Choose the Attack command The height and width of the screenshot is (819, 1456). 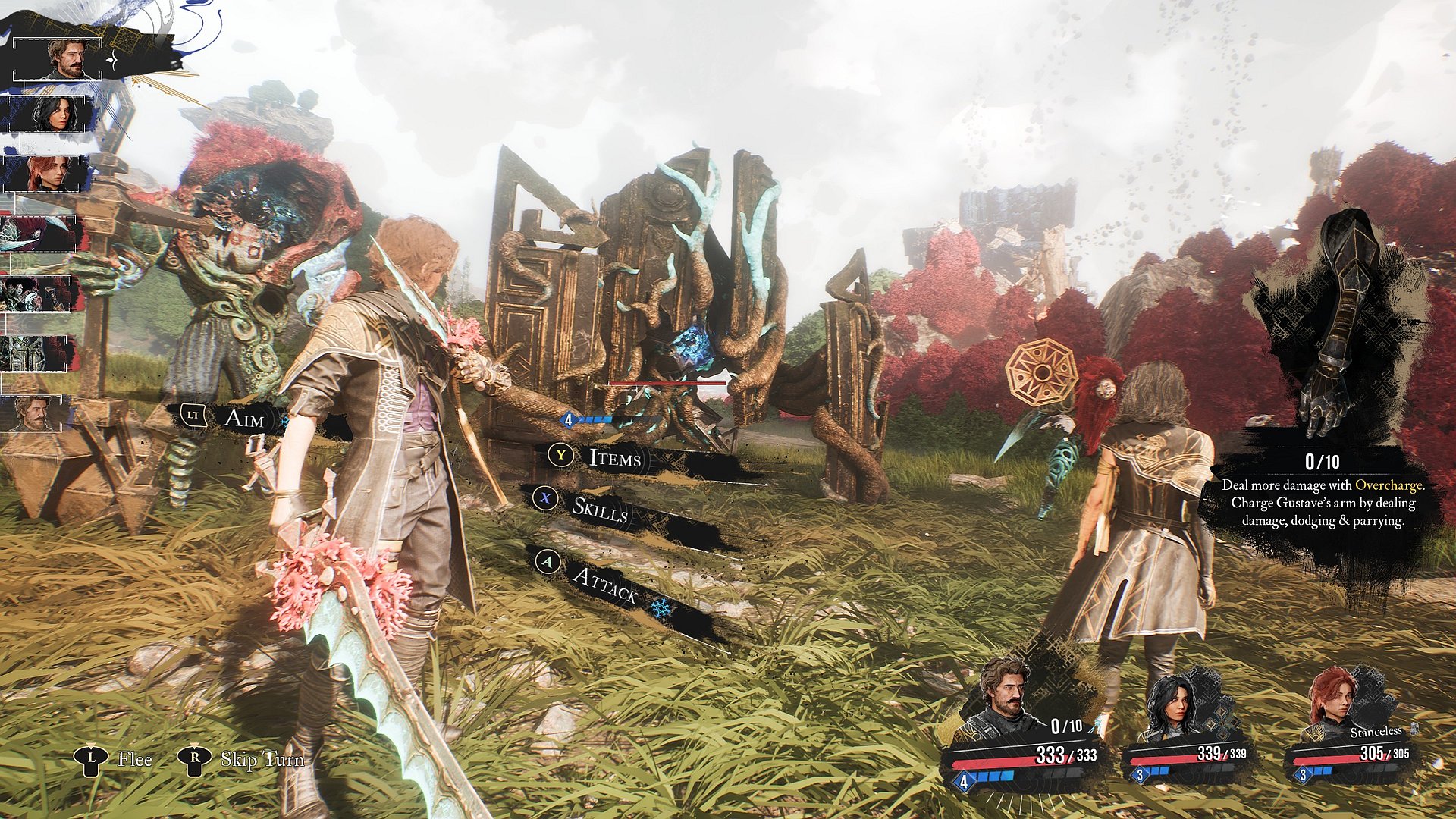[x=604, y=584]
